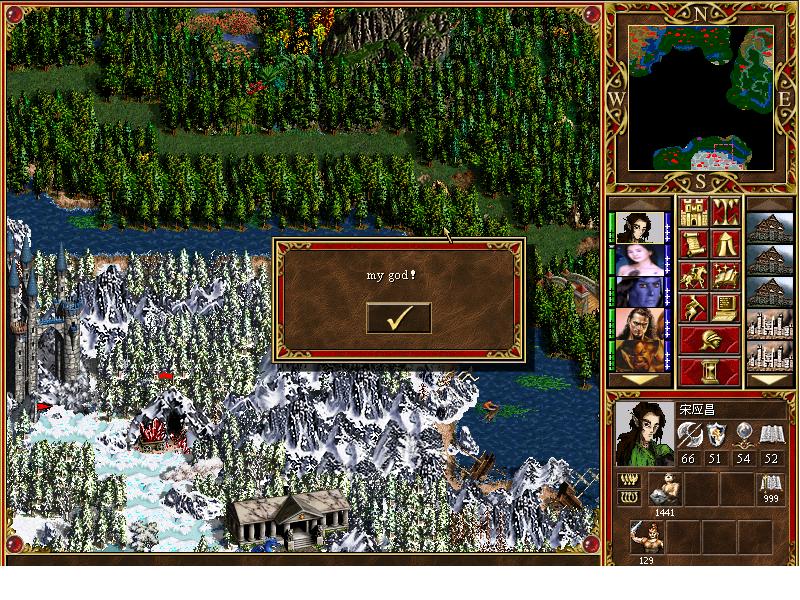Confirm the "my god!" dialog with the checkmark

(399, 318)
